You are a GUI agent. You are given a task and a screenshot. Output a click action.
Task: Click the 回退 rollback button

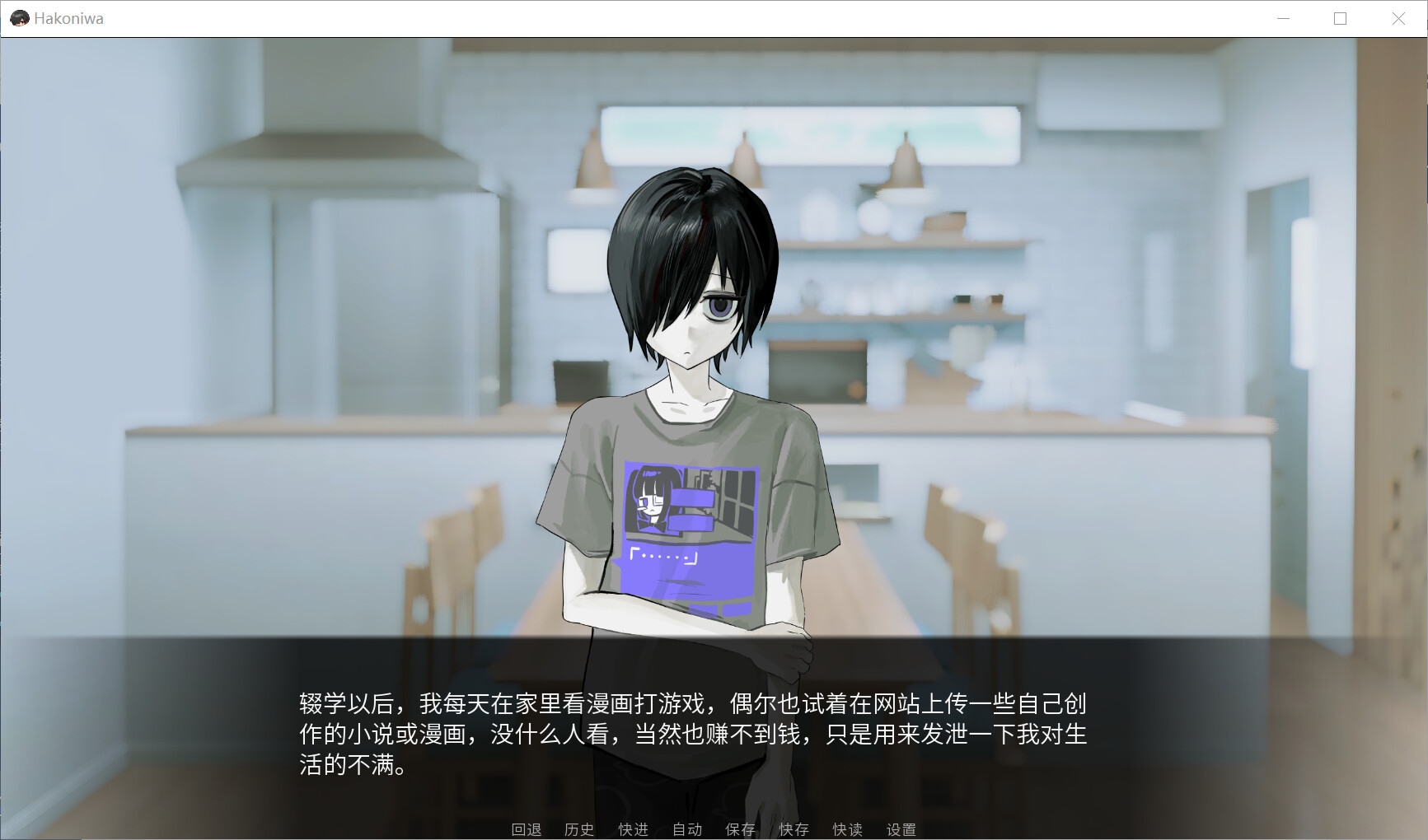coord(527,829)
